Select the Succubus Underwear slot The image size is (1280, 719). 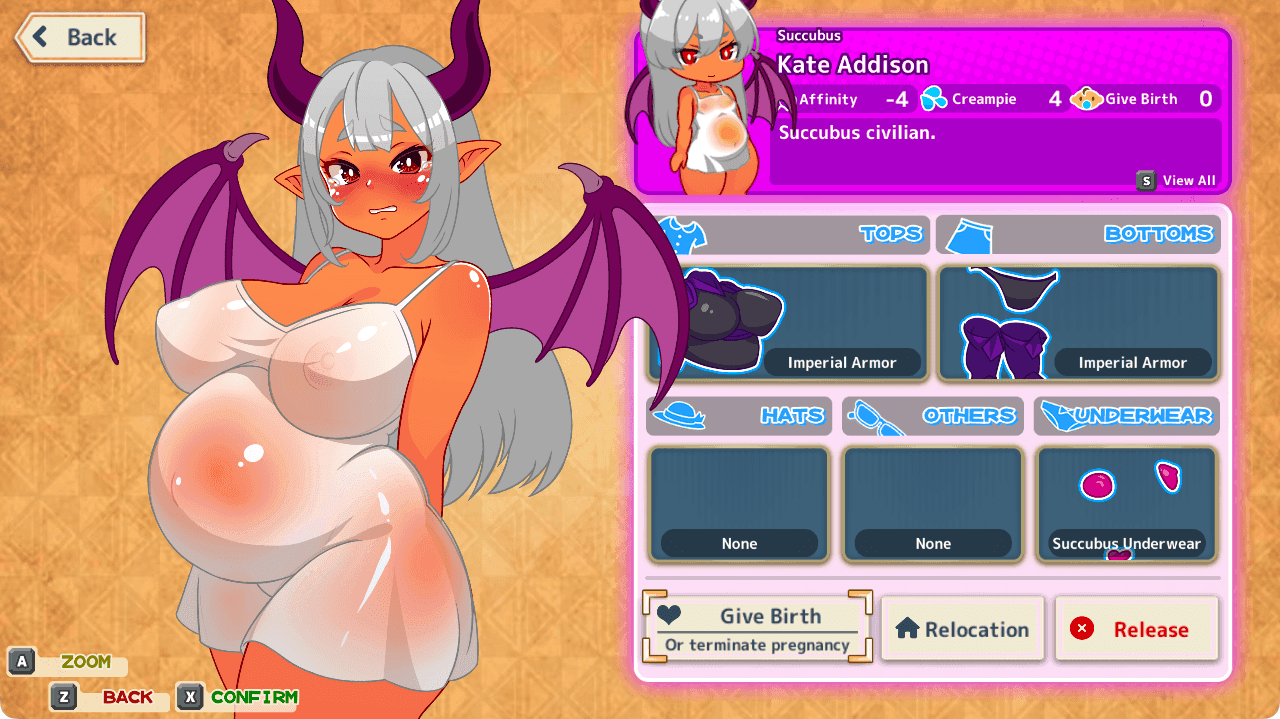coord(1126,504)
